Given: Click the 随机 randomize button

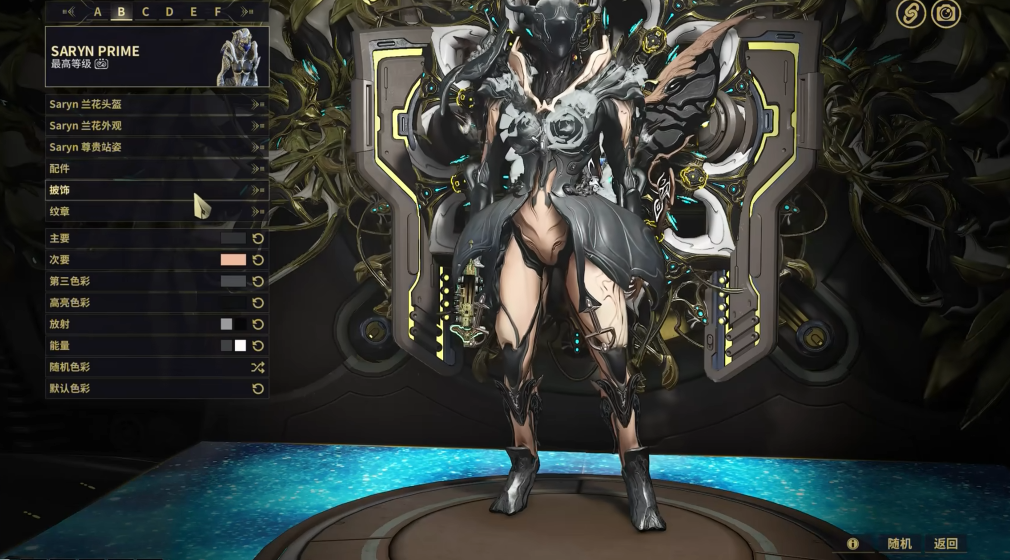Looking at the screenshot, I should (899, 544).
